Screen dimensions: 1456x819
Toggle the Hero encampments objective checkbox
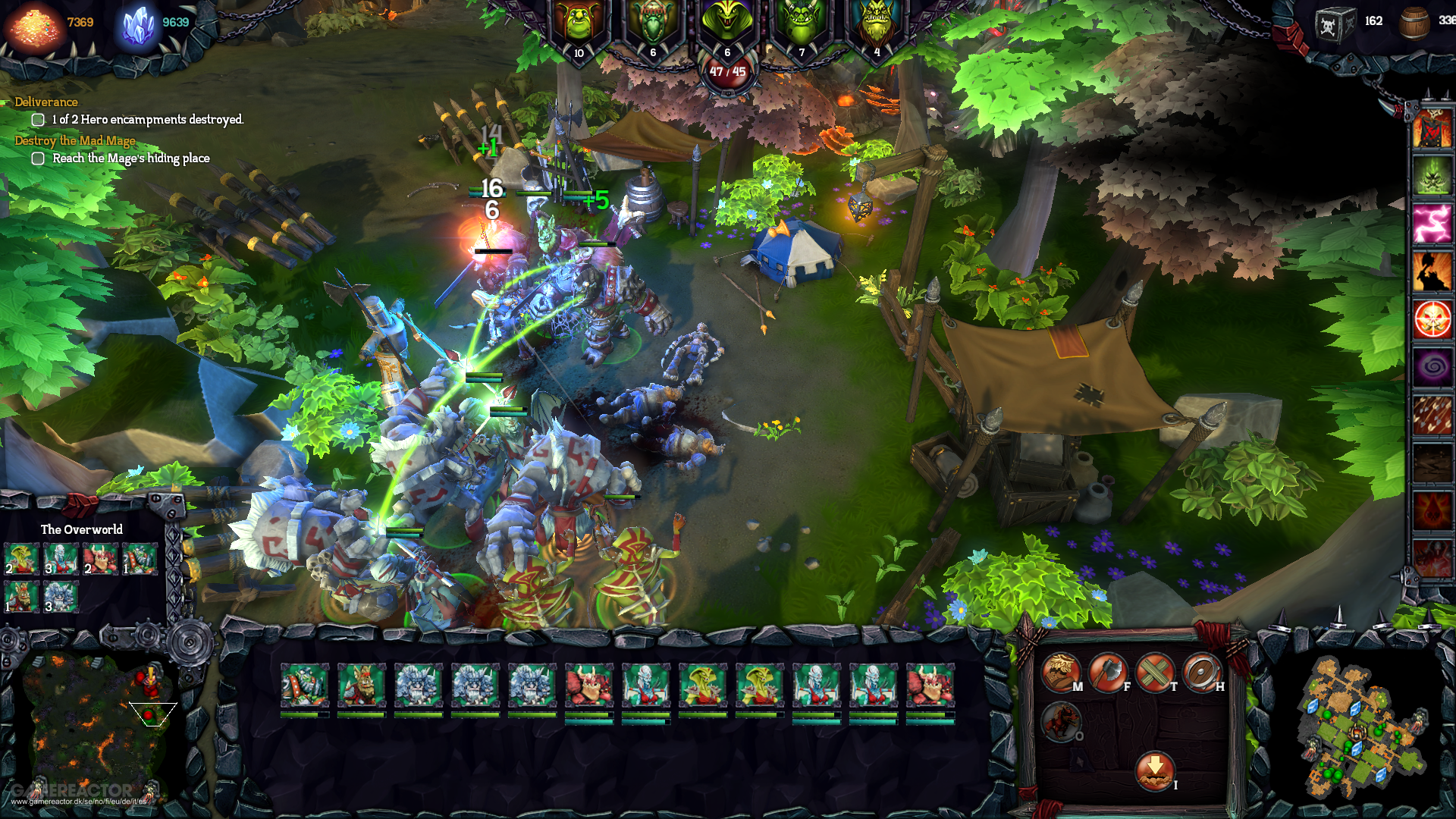(38, 120)
